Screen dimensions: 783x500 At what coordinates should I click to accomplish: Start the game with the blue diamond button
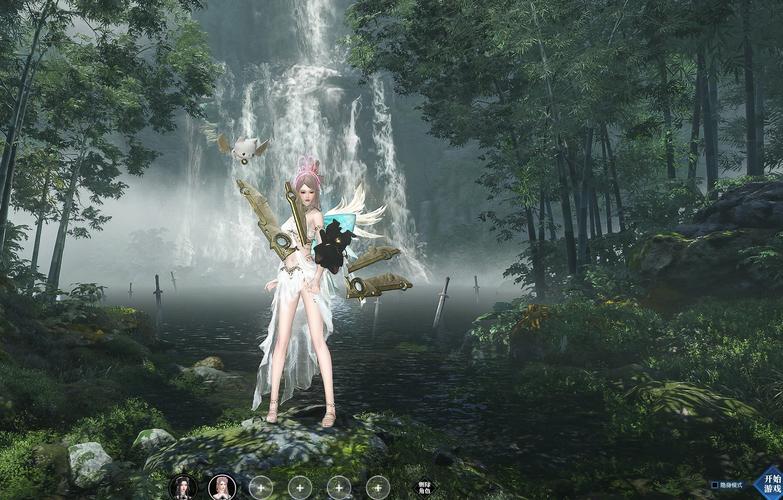click(766, 482)
